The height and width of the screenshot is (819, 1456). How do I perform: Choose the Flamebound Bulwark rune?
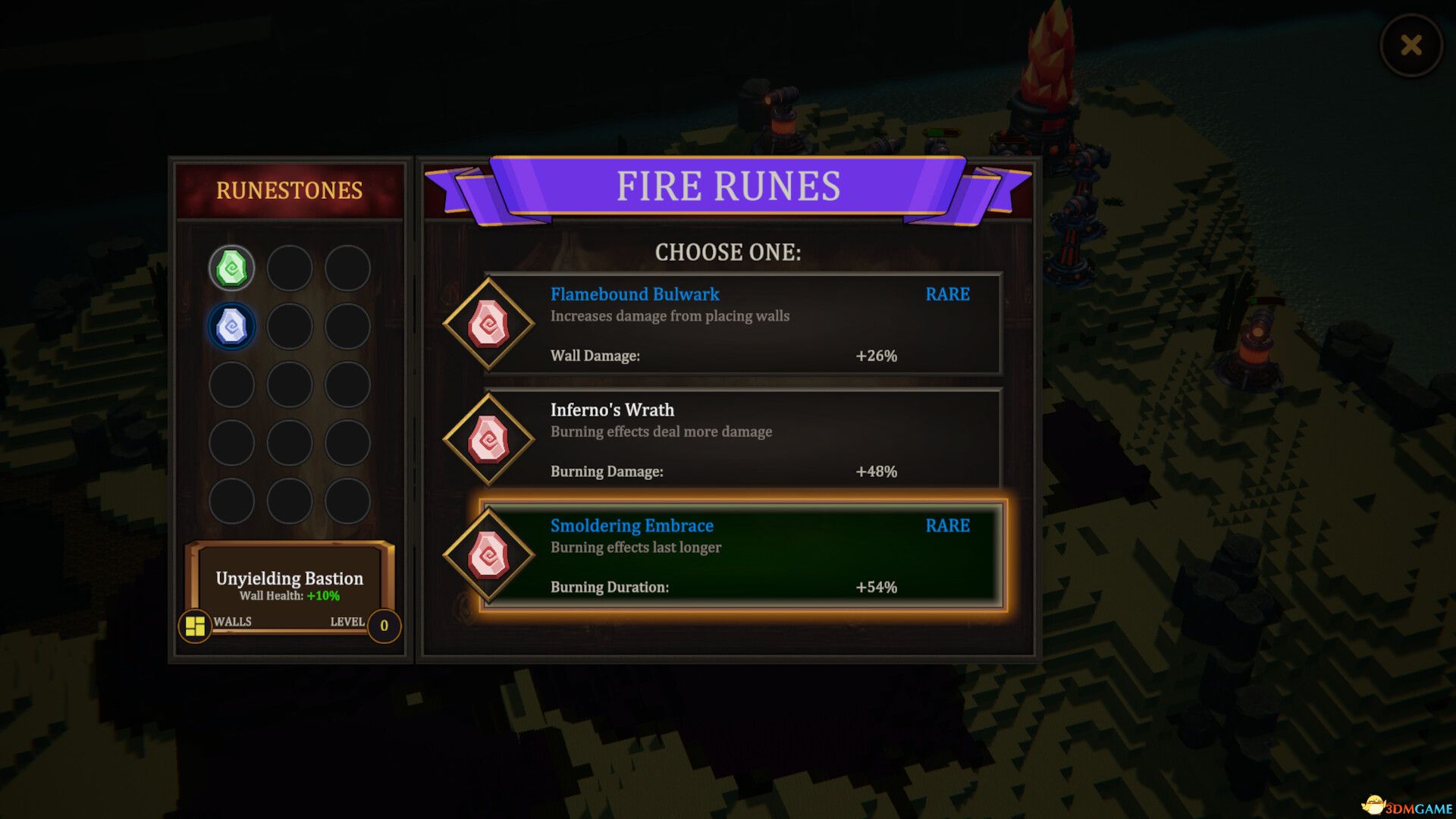743,324
